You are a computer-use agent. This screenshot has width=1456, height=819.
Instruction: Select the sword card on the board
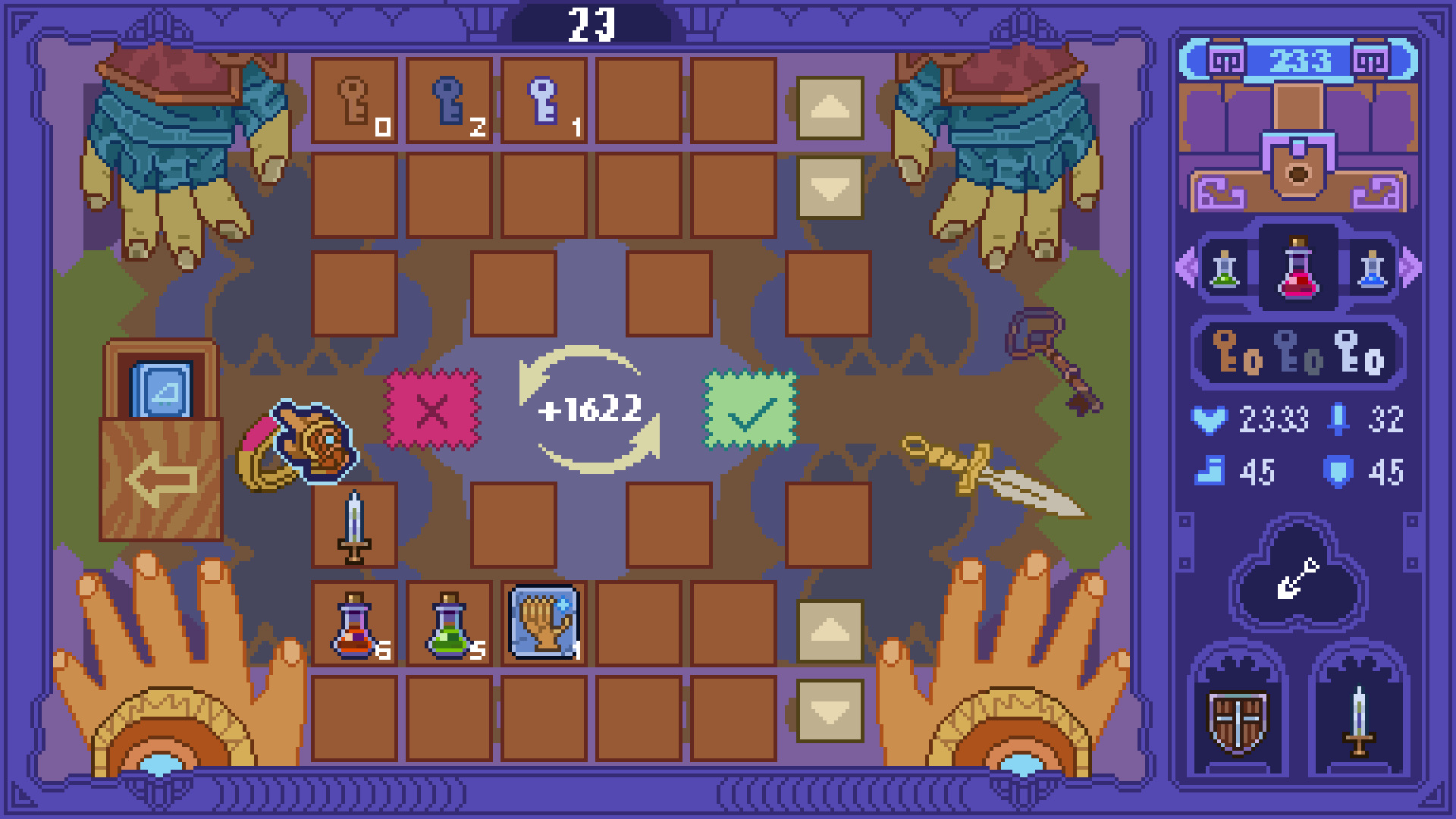[x=353, y=527]
